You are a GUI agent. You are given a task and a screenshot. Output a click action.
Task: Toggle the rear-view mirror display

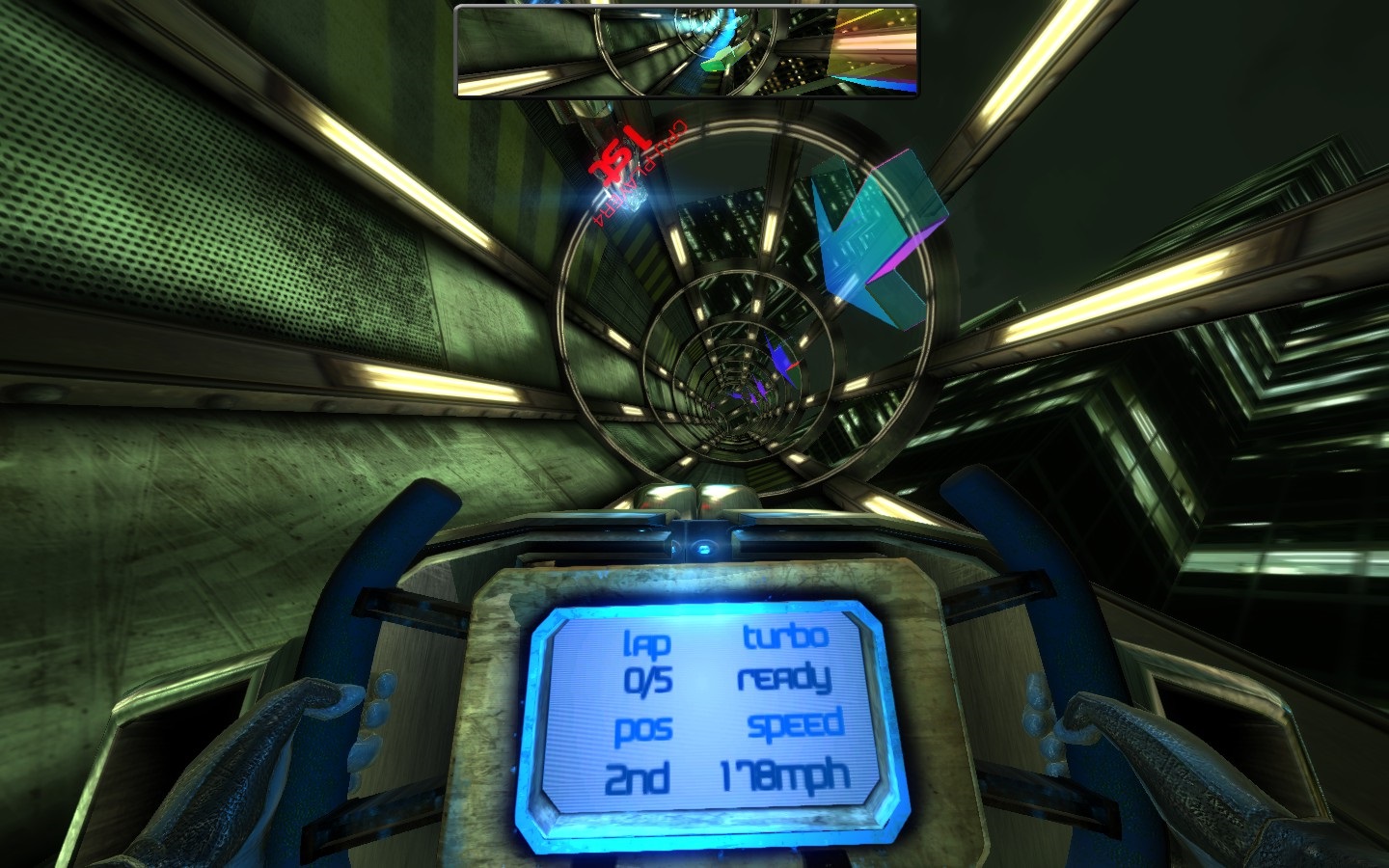[687, 50]
